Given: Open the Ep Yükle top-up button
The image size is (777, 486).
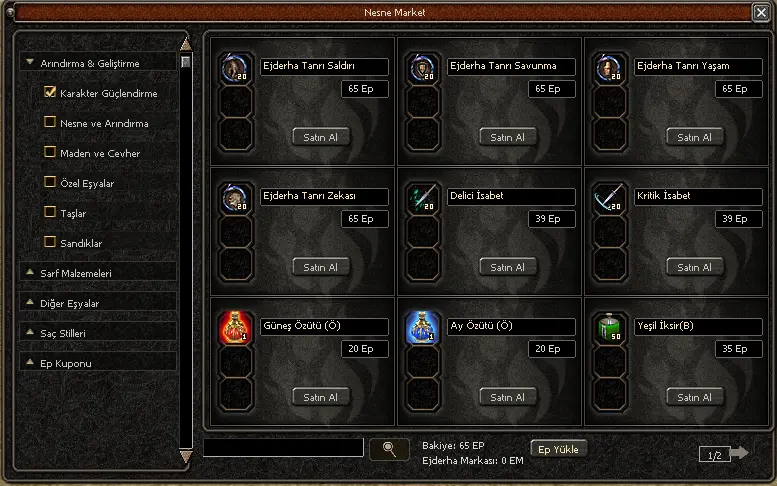Looking at the screenshot, I should (558, 449).
